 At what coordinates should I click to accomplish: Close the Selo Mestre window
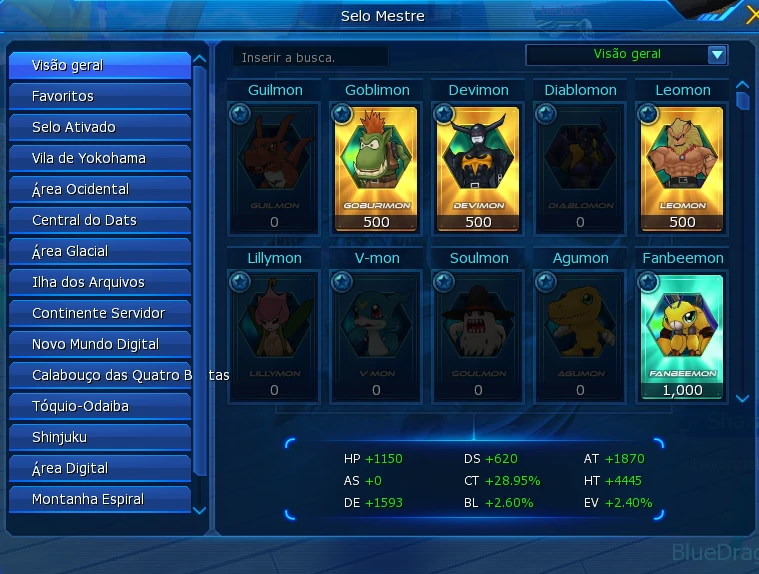(x=752, y=15)
